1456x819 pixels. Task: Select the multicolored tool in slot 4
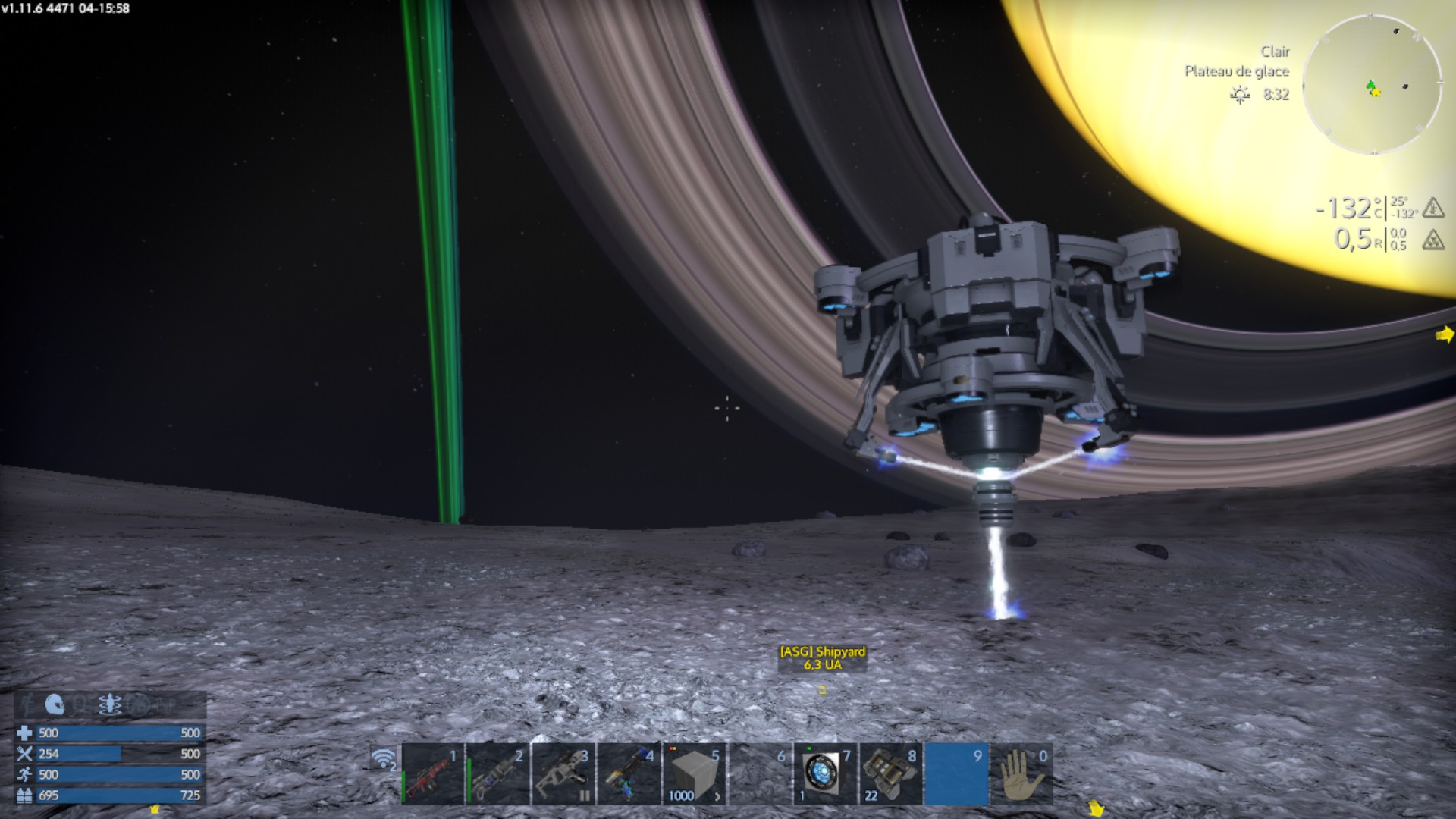click(x=629, y=774)
